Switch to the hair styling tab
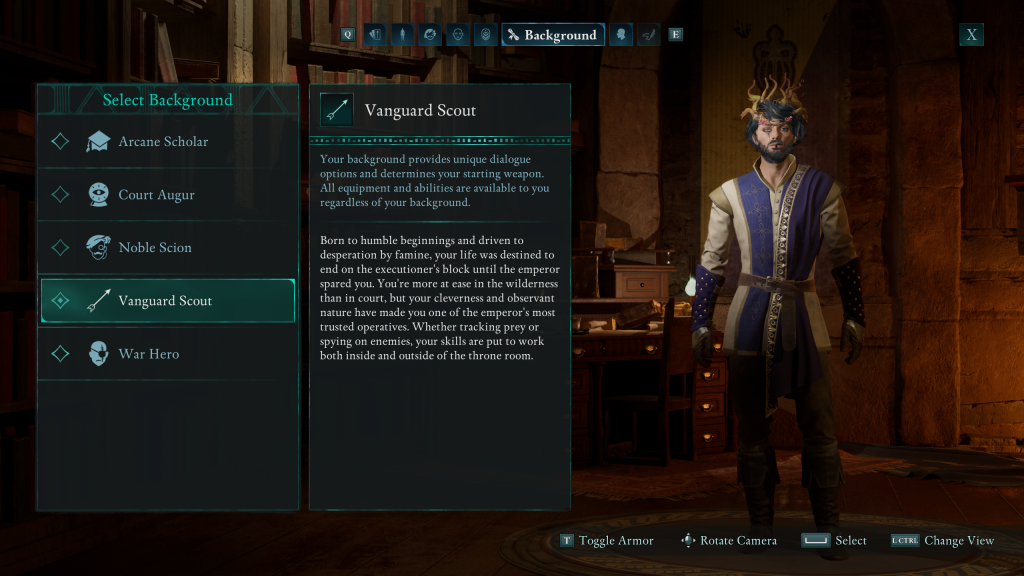Viewport: 1024px width, 576px height. (x=429, y=35)
